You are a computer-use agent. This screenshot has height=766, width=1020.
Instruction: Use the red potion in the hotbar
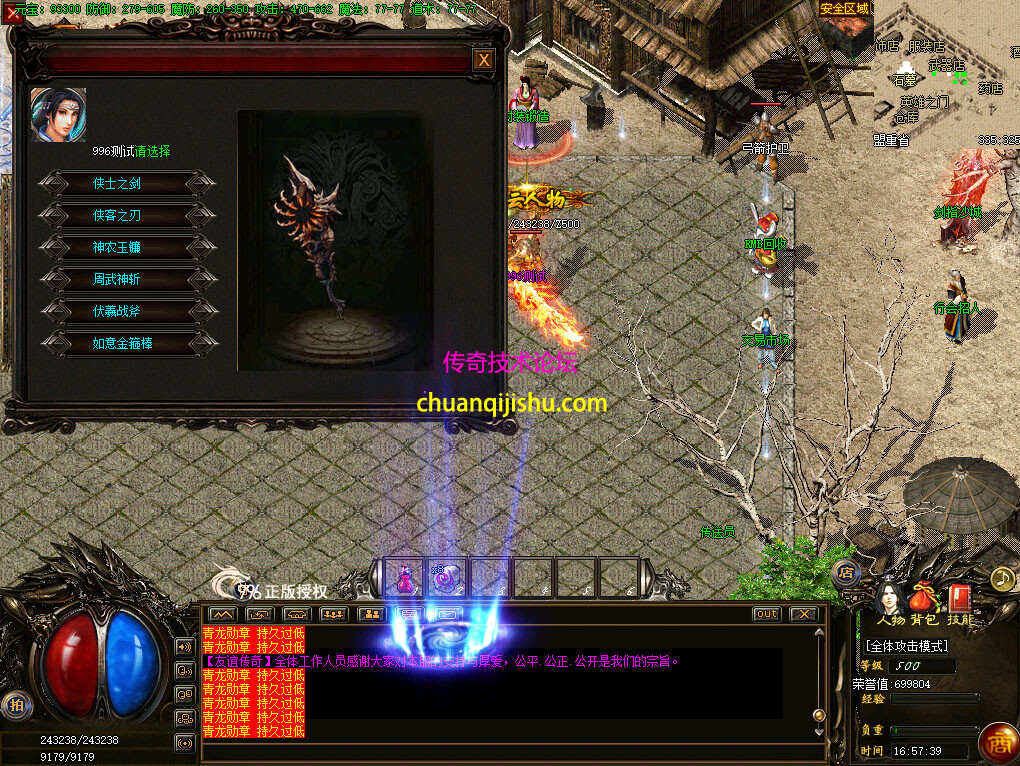(x=405, y=578)
